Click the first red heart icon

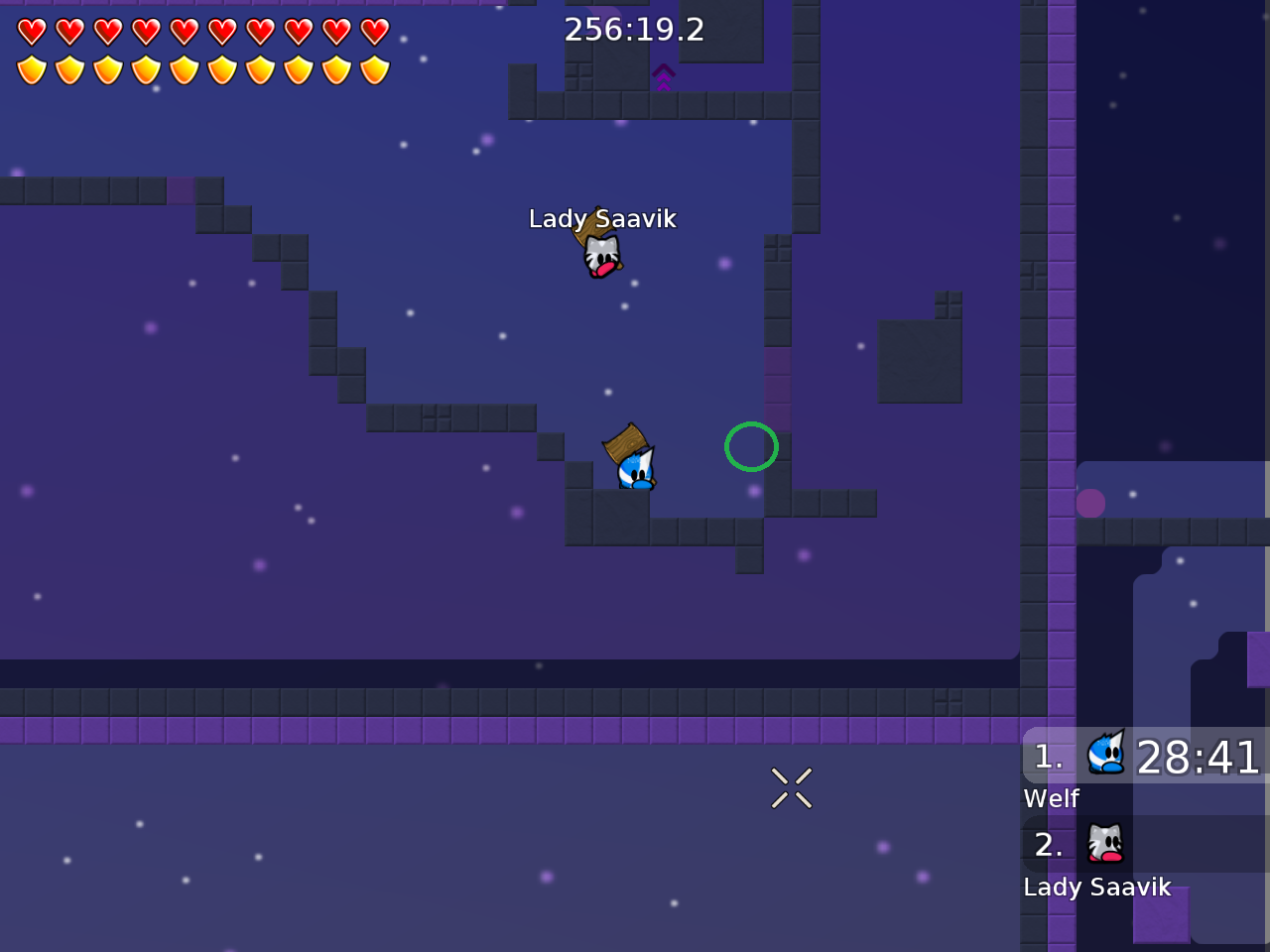pyautogui.click(x=31, y=31)
